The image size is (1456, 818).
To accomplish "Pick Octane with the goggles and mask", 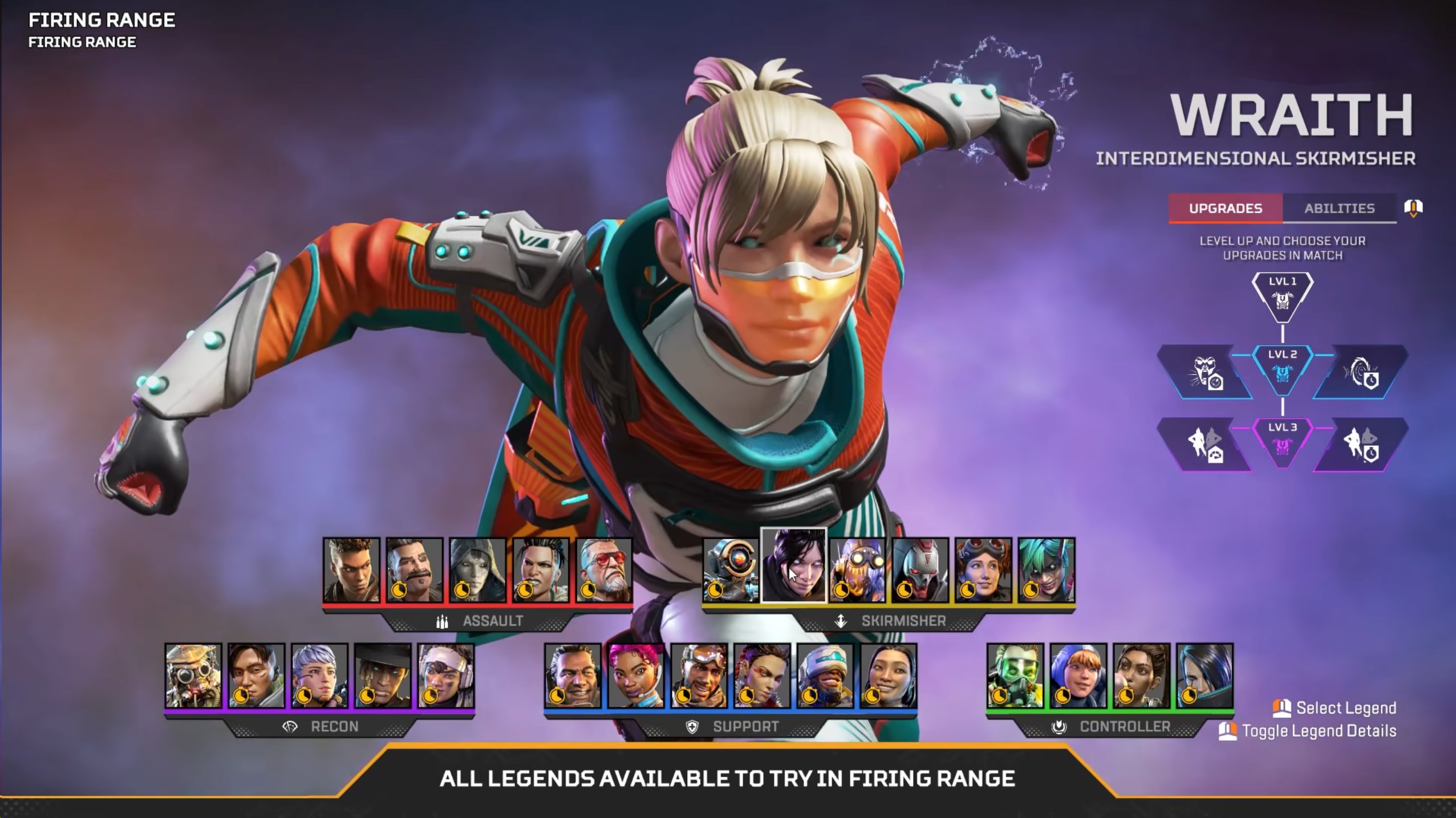I will point(857,569).
